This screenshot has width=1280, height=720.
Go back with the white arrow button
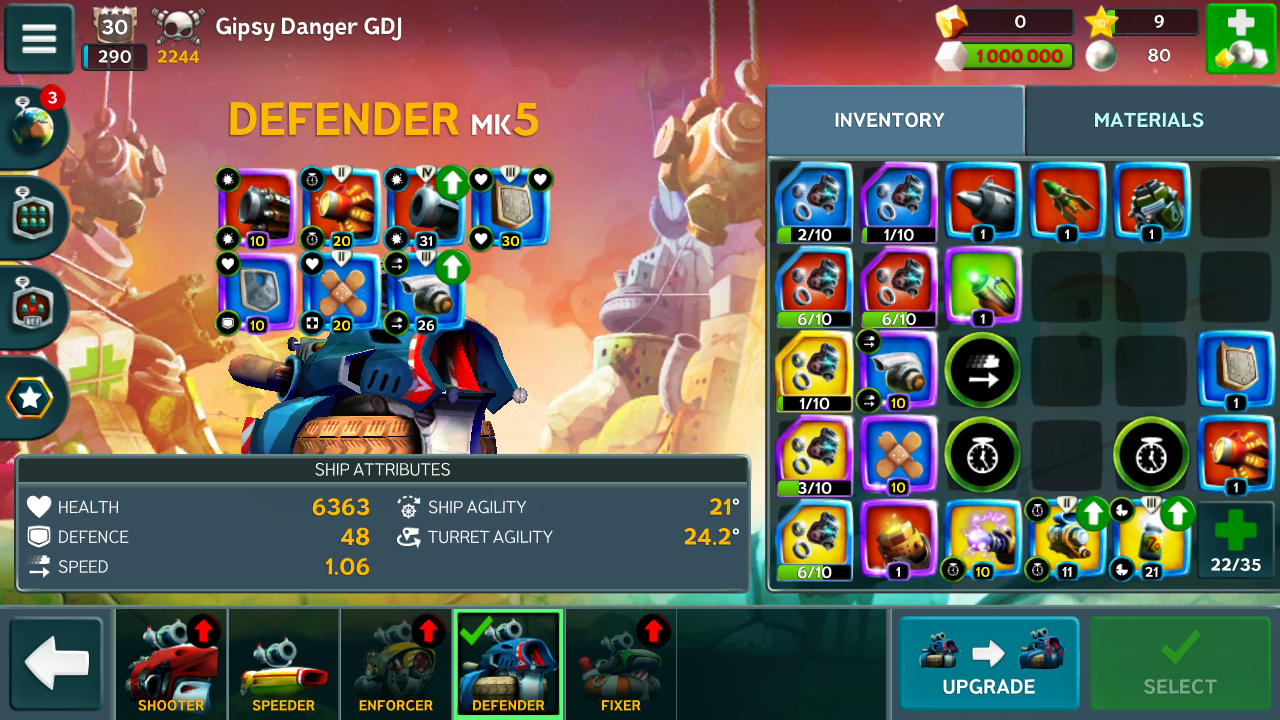pyautogui.click(x=57, y=664)
